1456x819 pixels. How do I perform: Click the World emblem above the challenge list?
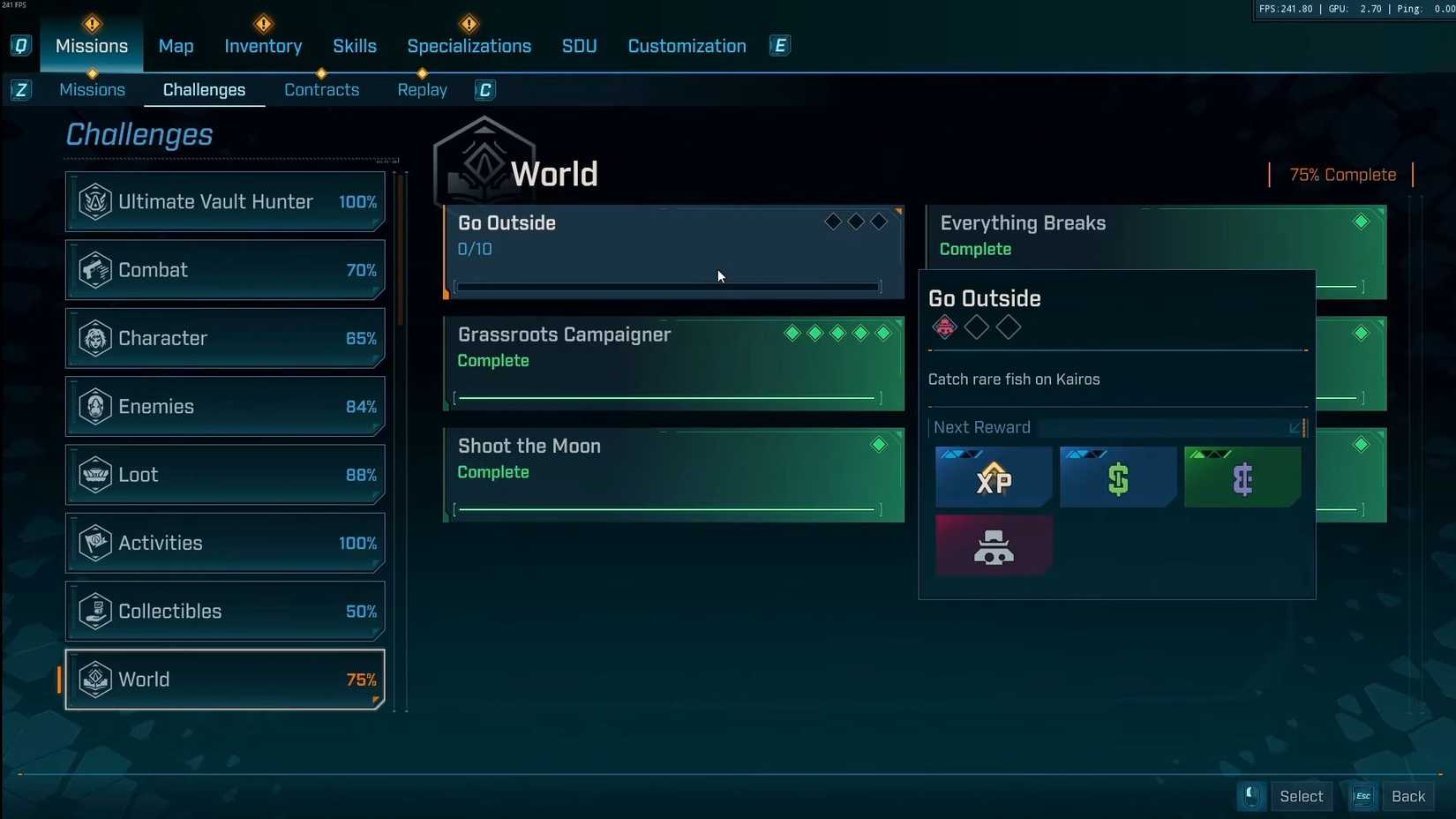(x=483, y=159)
